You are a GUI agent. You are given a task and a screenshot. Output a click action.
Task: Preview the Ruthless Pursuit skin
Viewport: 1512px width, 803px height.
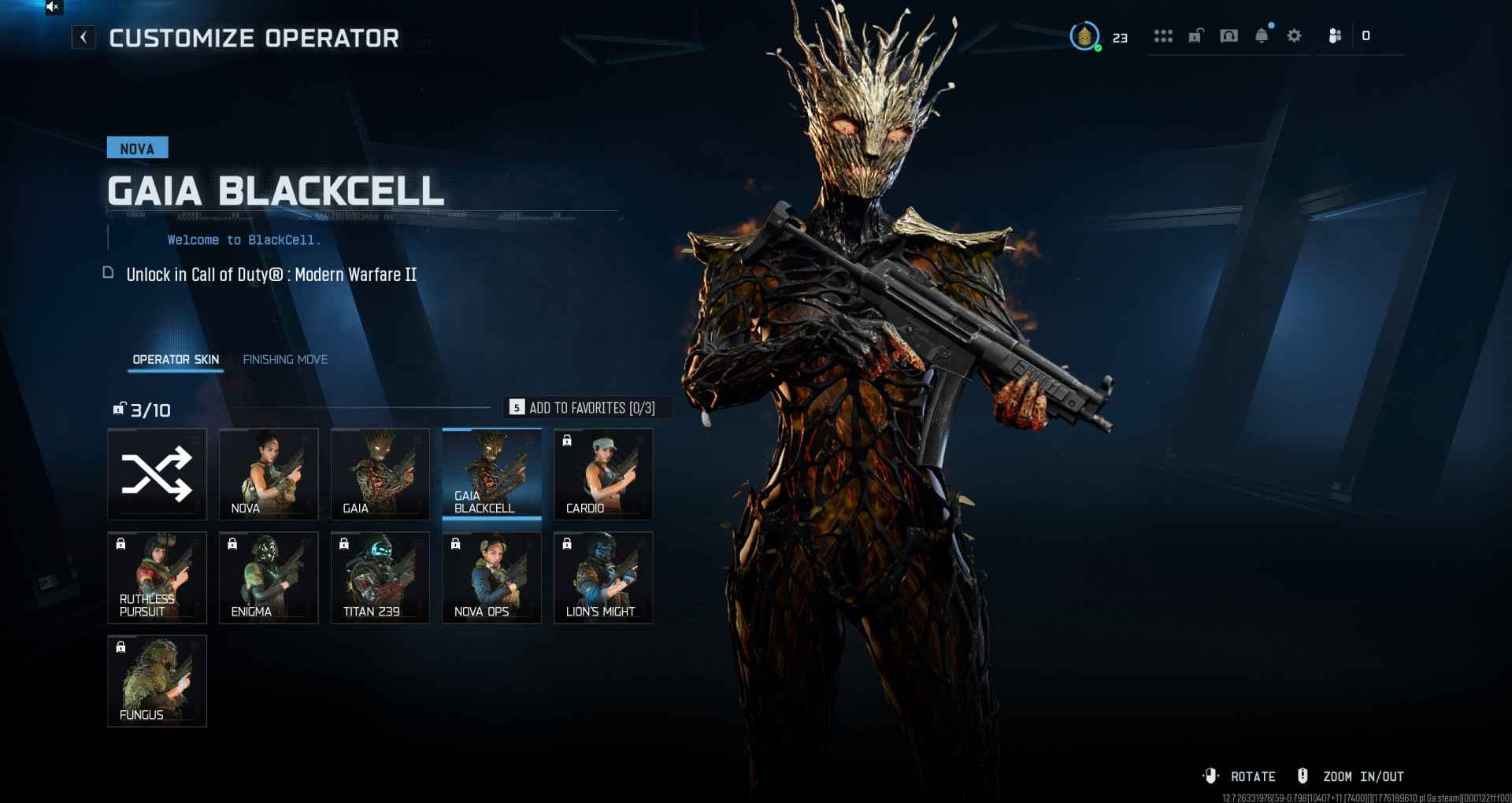pos(157,578)
